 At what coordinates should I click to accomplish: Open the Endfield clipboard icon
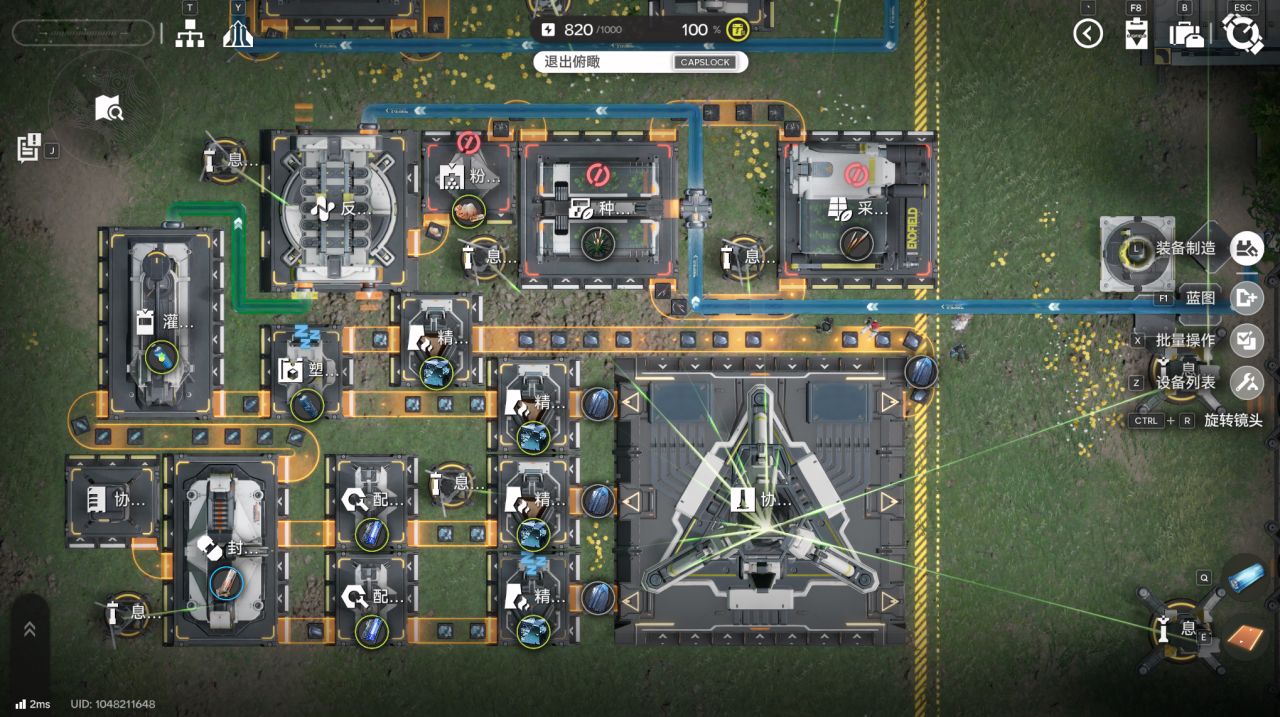[x=1135, y=34]
